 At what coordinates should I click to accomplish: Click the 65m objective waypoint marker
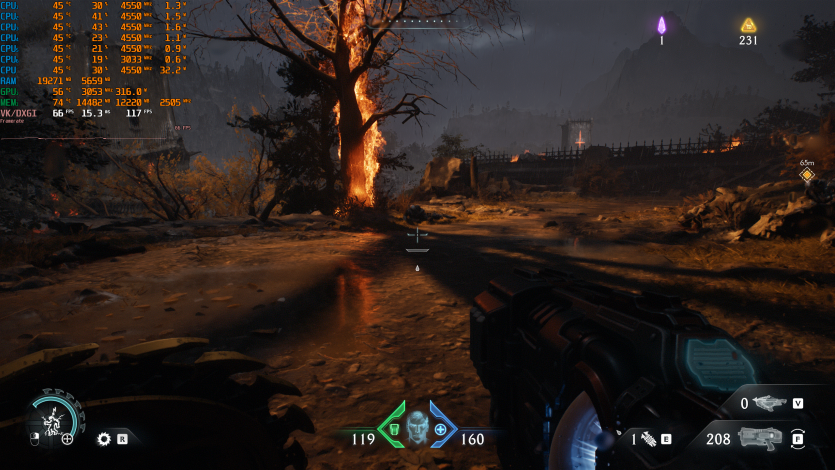coord(807,176)
